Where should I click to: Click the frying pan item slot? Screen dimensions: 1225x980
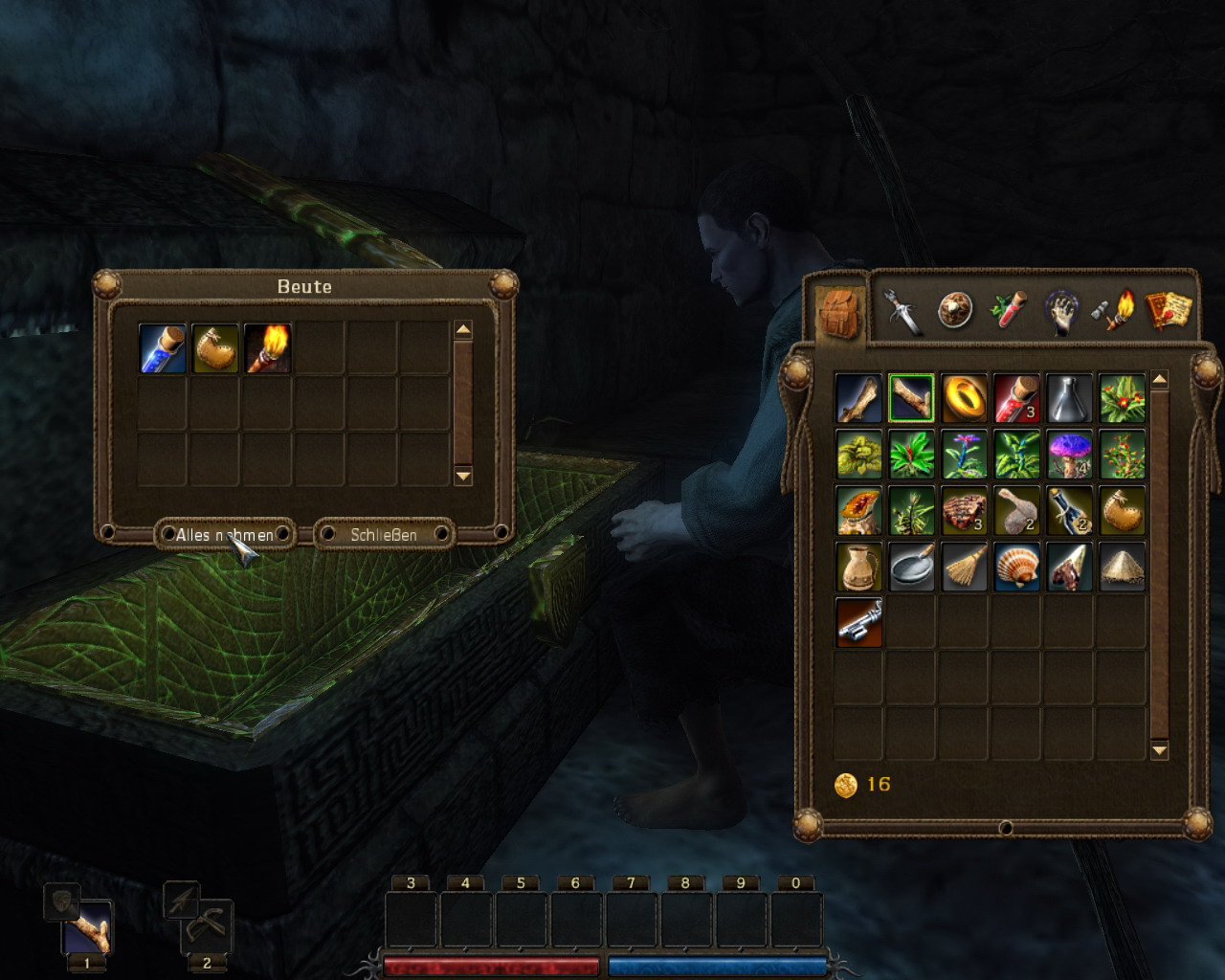click(911, 567)
